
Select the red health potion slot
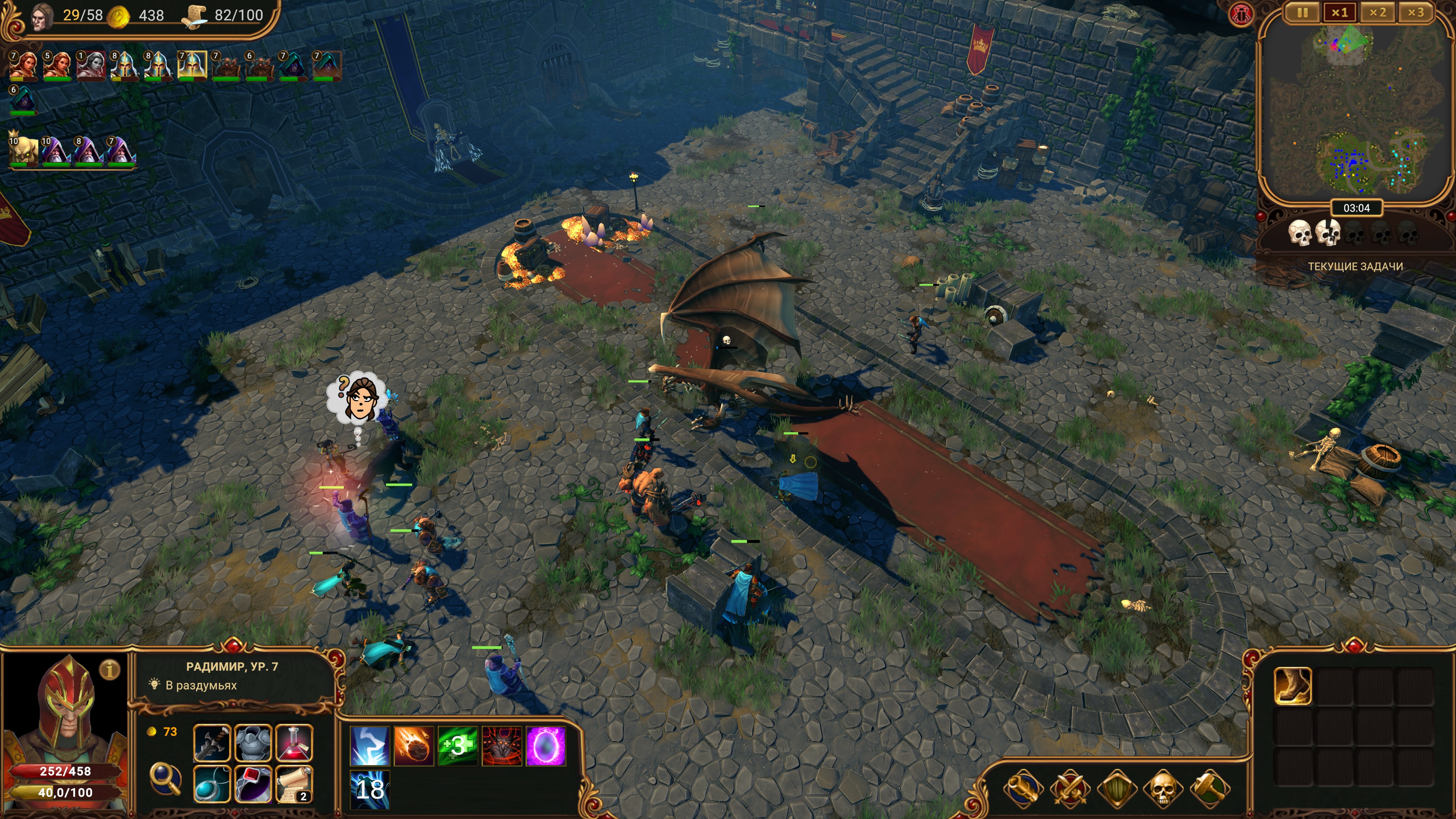(294, 743)
